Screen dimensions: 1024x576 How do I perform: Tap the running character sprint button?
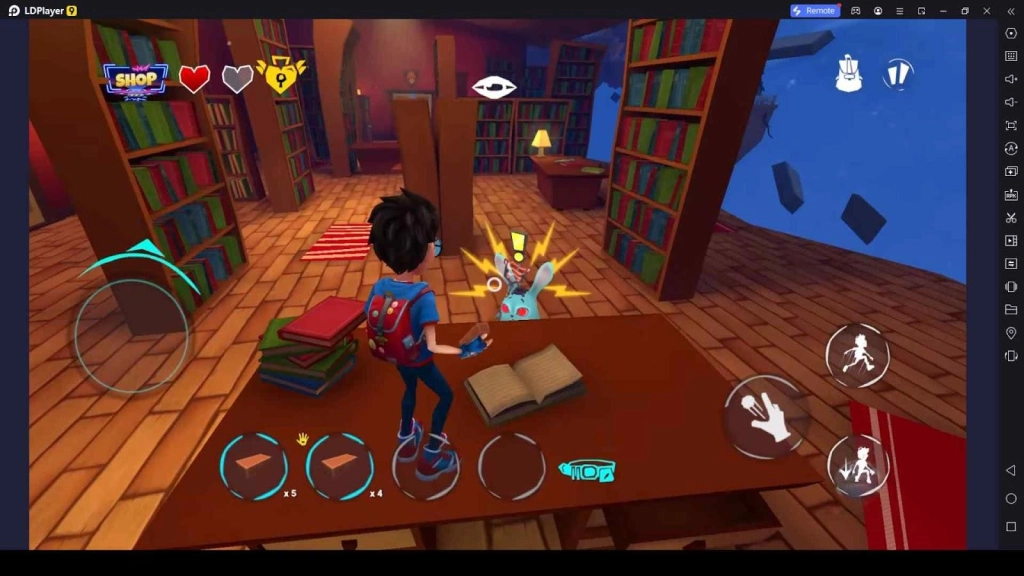pyautogui.click(x=857, y=355)
